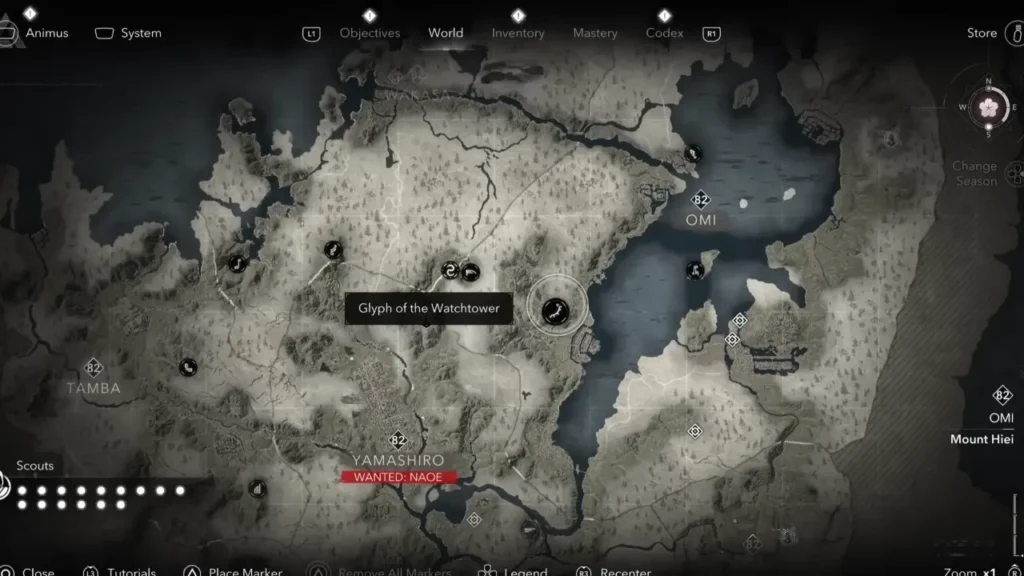Recenter the map view
Image resolution: width=1024 pixels, height=576 pixels.
tap(625, 572)
